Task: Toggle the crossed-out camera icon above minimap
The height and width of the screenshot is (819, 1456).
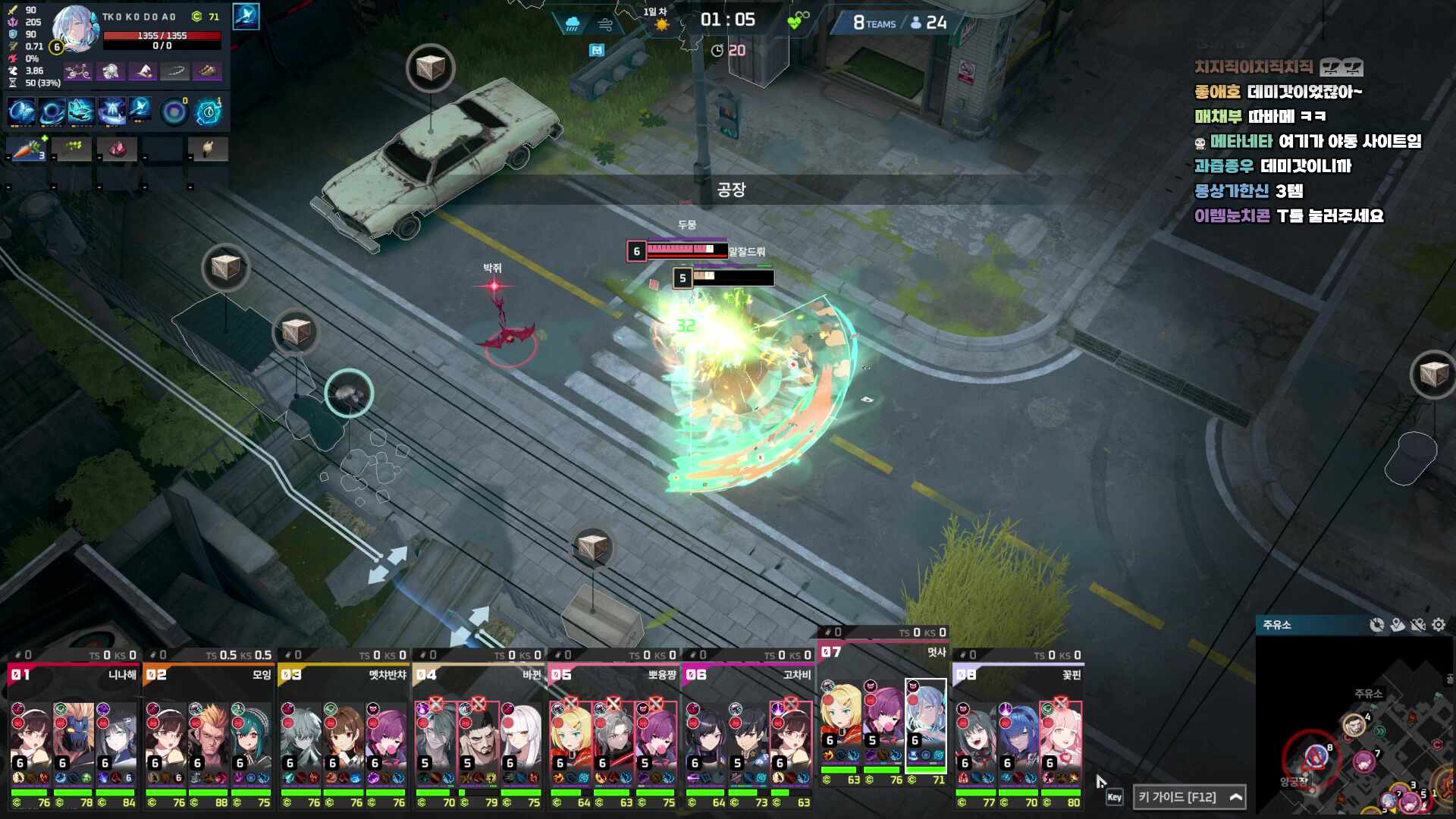Action: 1418,625
